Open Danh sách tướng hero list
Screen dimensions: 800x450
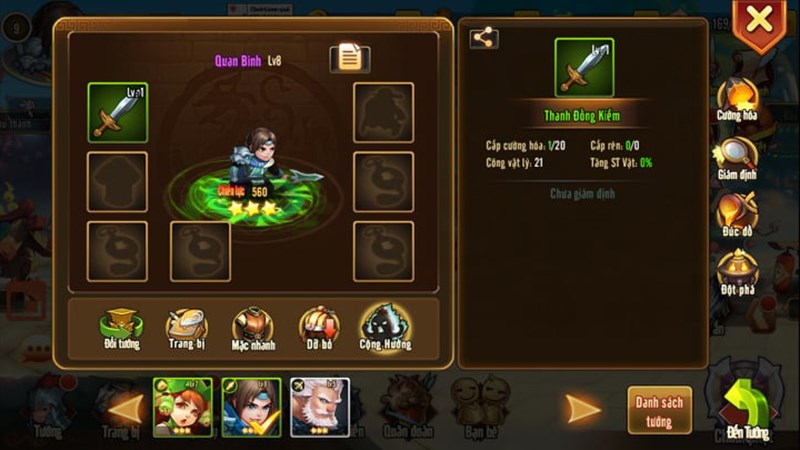(659, 408)
